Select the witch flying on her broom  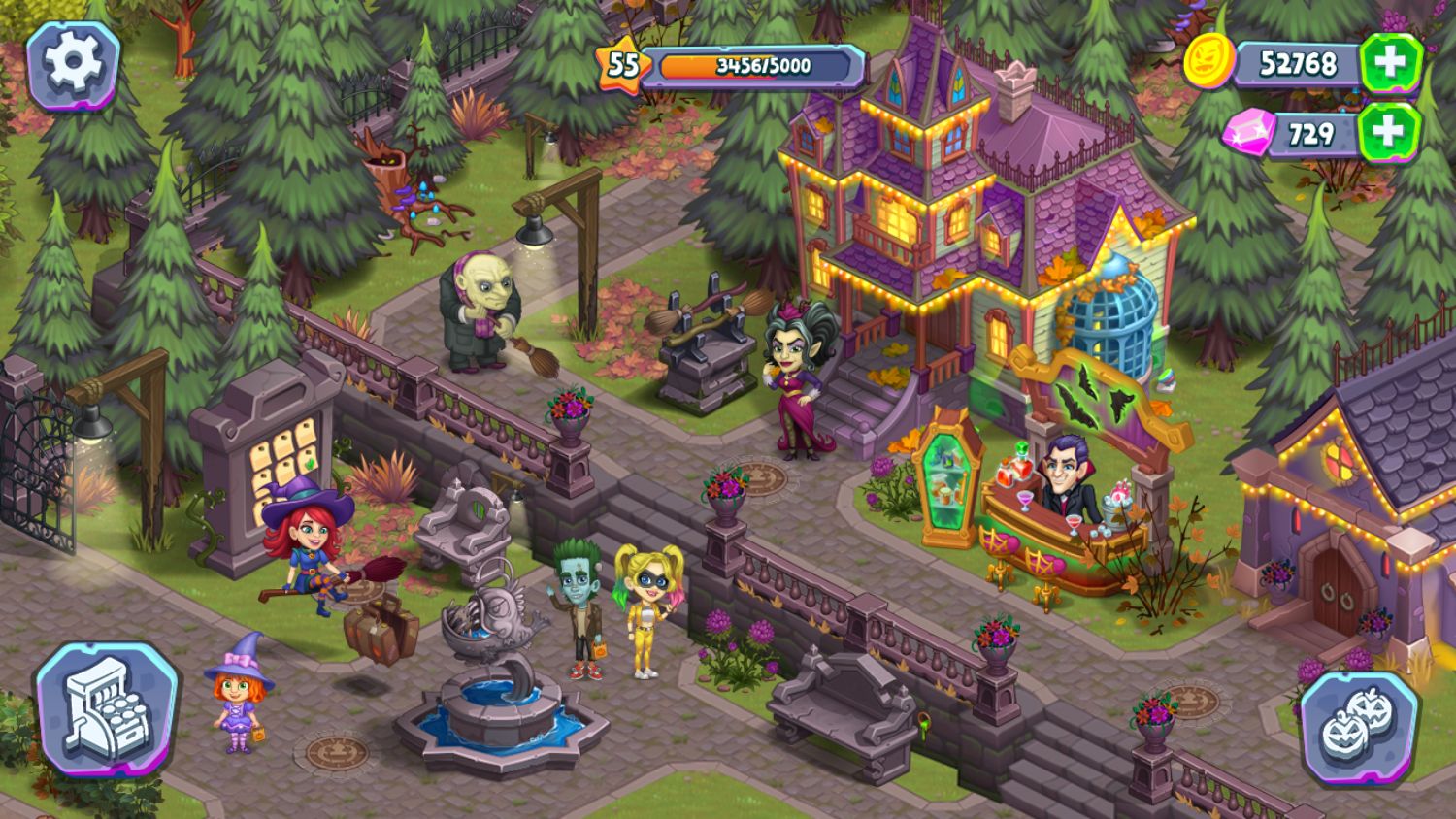pos(309,553)
